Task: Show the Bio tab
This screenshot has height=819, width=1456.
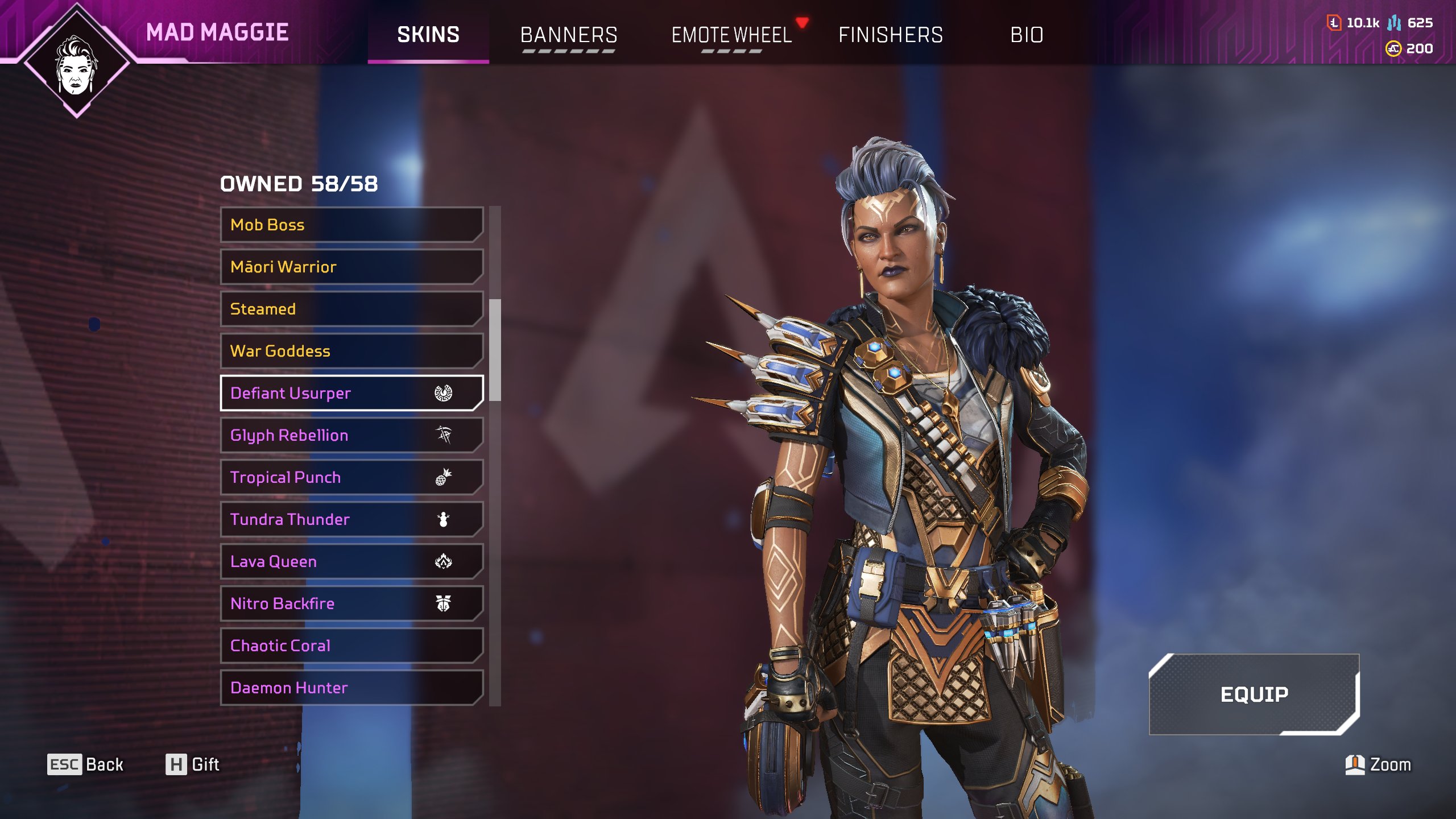Action: point(1027,35)
